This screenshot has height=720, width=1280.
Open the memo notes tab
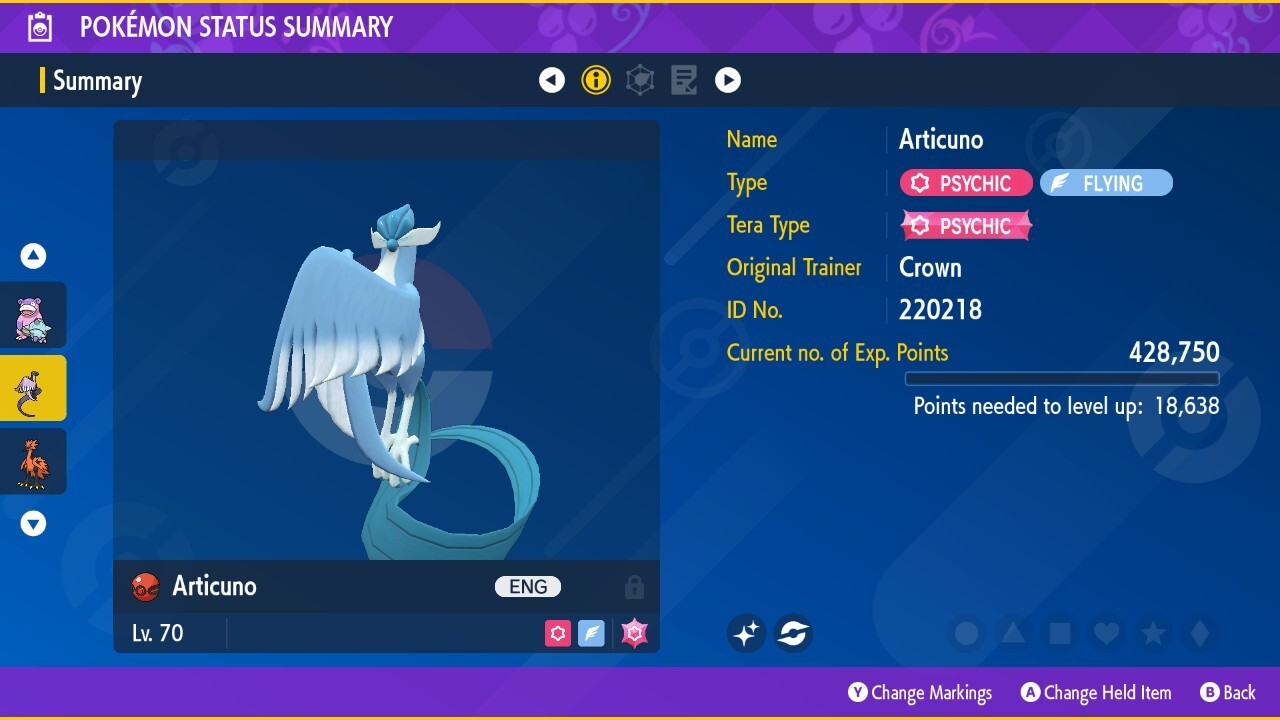[x=684, y=80]
